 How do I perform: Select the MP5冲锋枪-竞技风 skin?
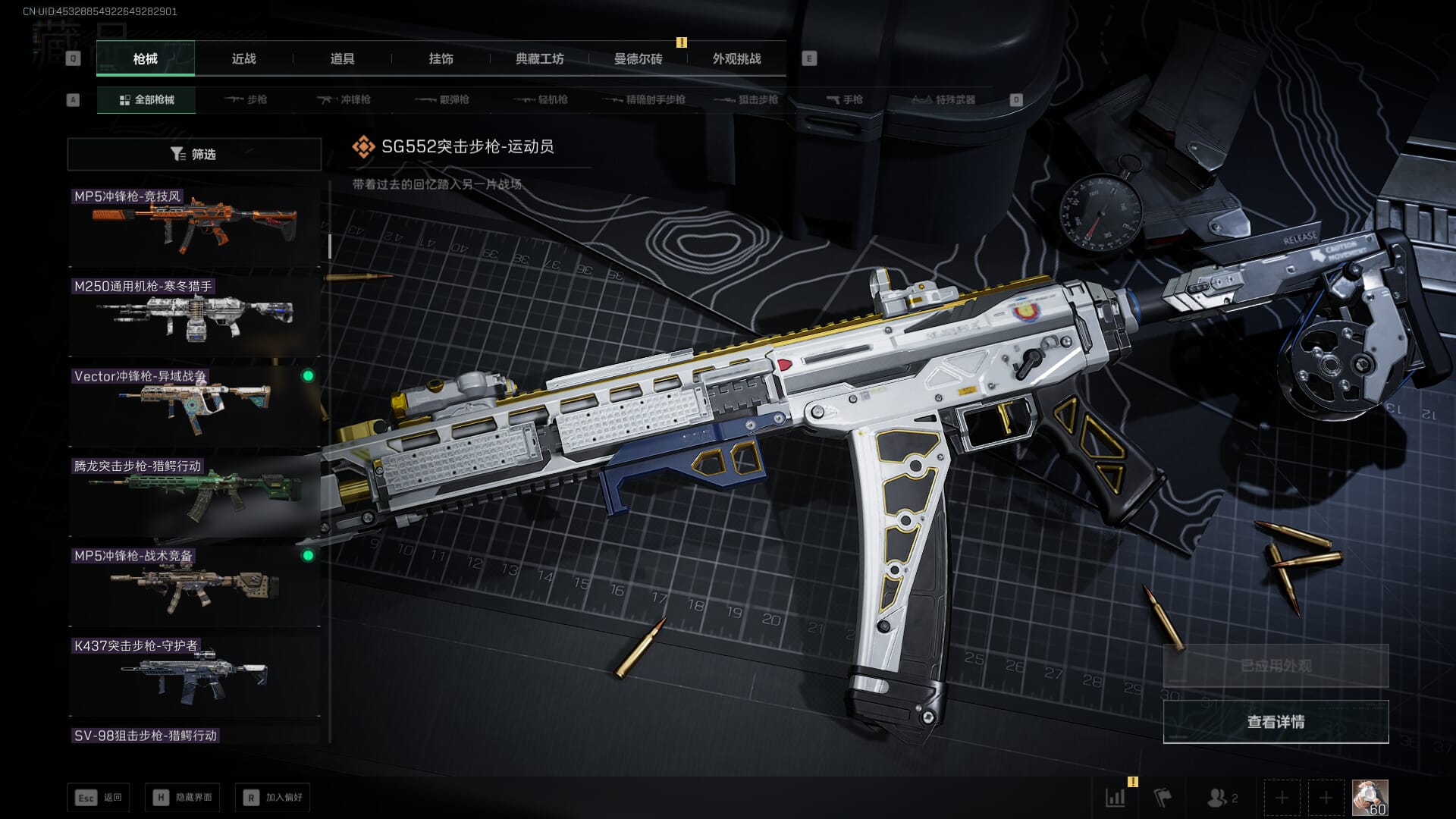[x=194, y=226]
